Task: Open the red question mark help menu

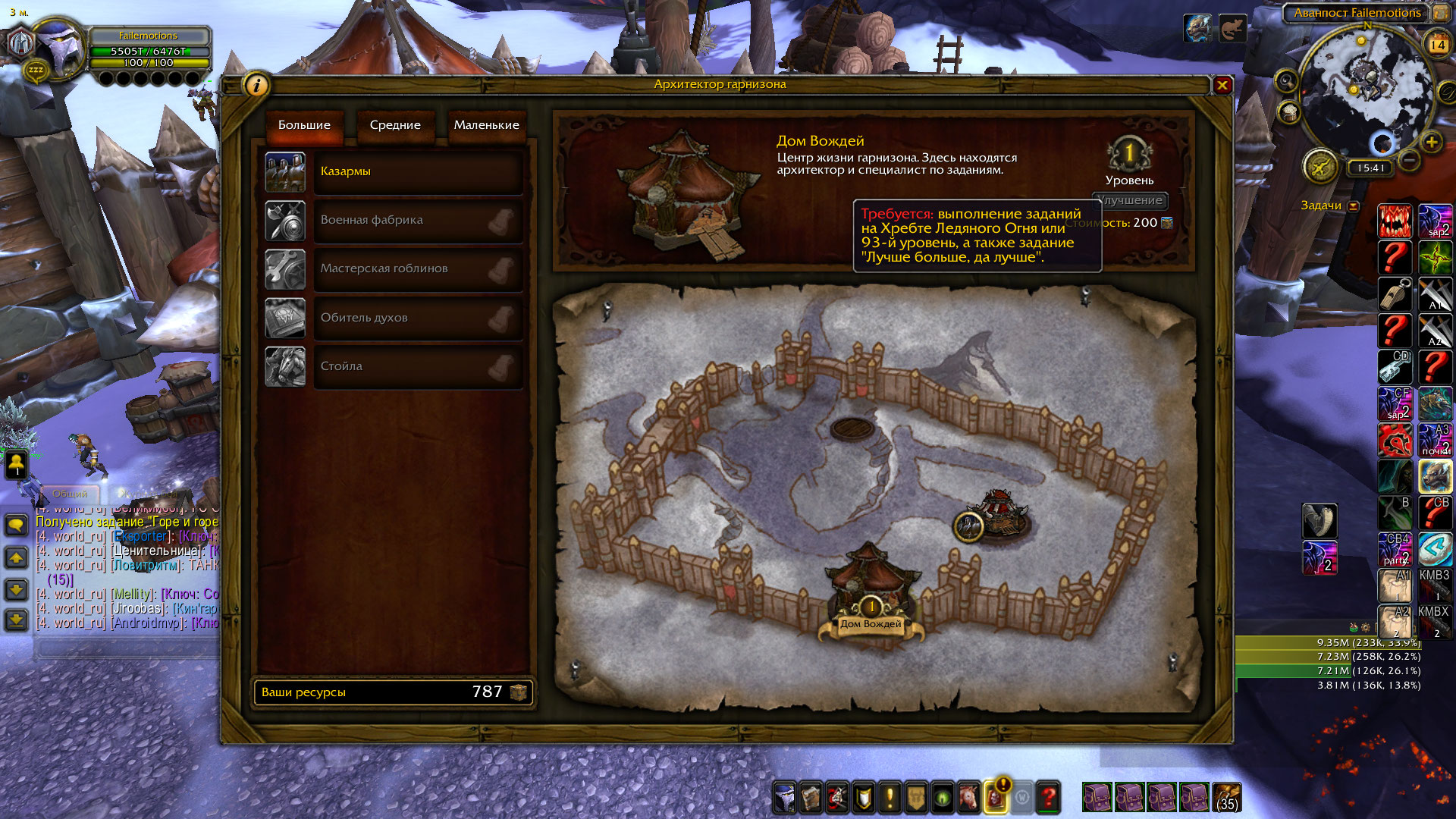Action: (1048, 797)
